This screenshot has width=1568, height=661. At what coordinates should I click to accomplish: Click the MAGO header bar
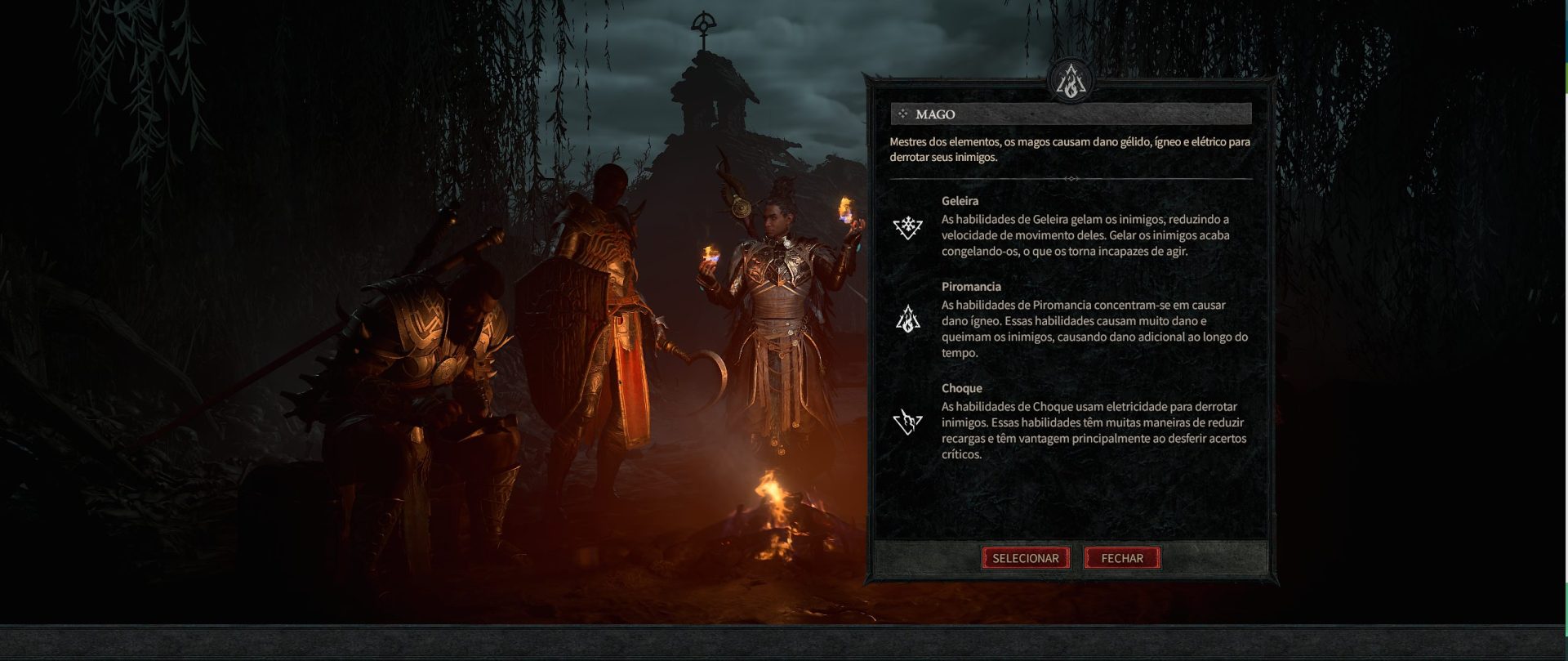[x=1070, y=114]
